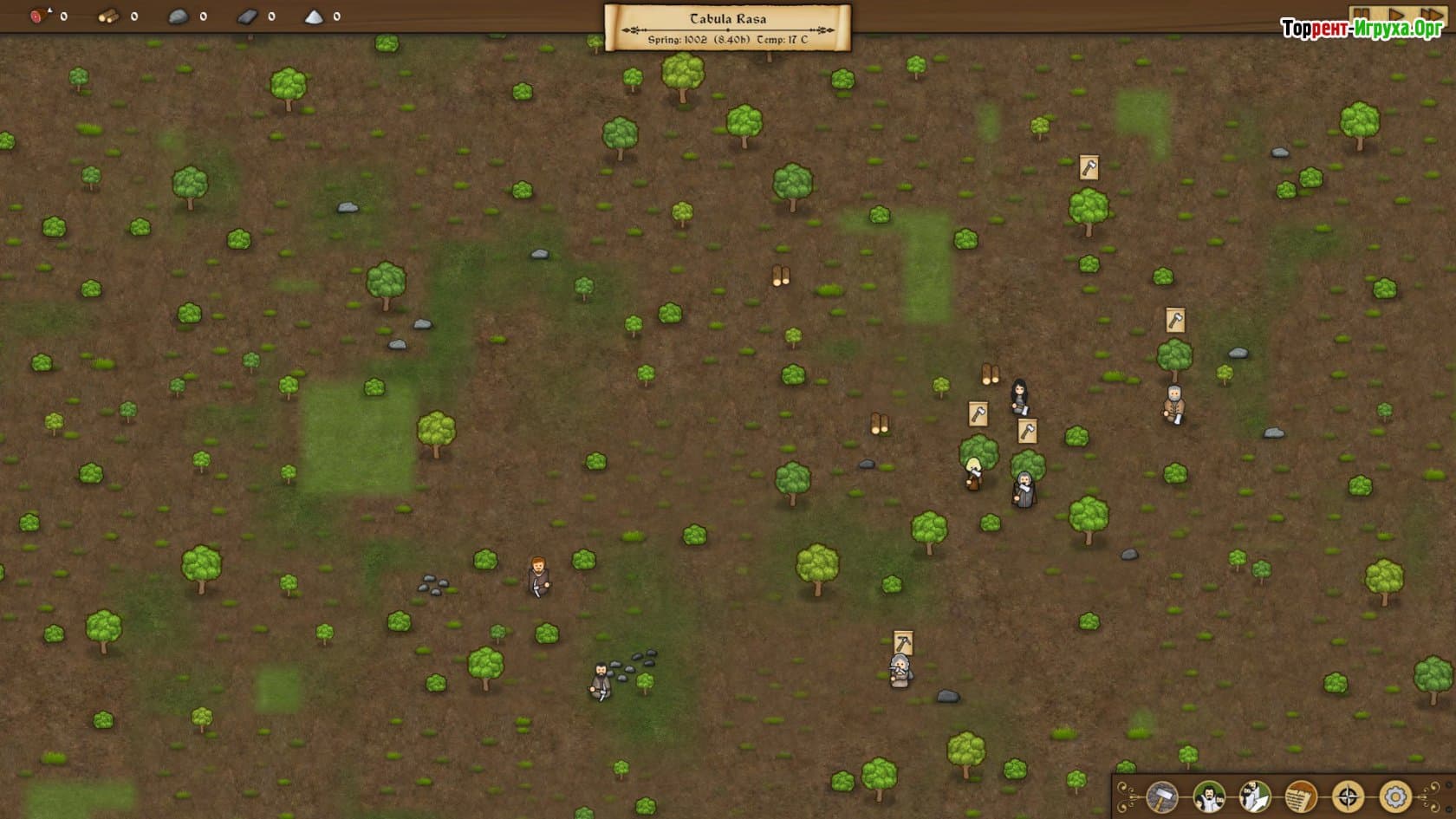The height and width of the screenshot is (819, 1456).
Task: Activate fast-forward game speed
Action: [x=1431, y=15]
